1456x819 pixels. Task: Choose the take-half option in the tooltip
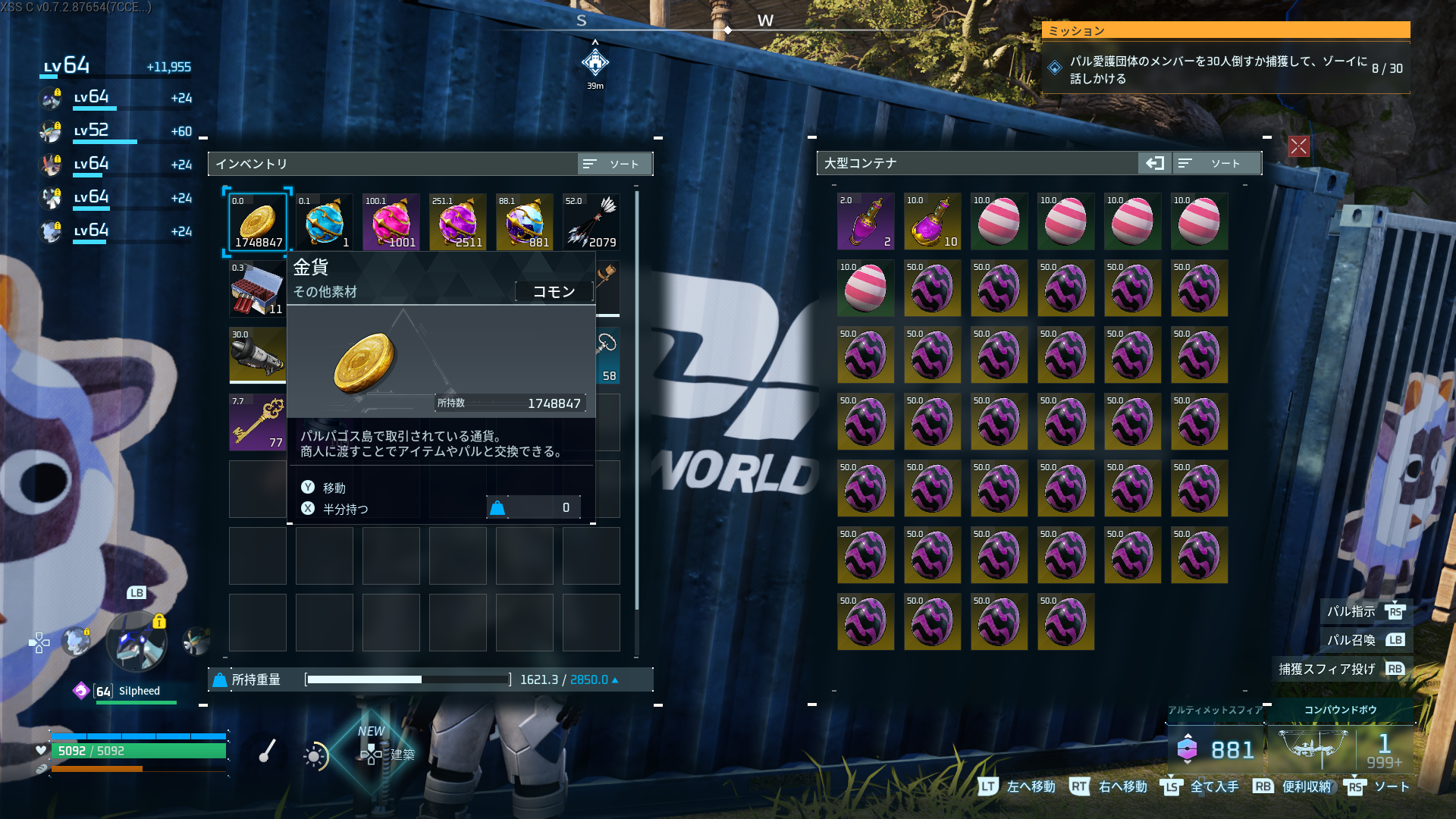[345, 509]
